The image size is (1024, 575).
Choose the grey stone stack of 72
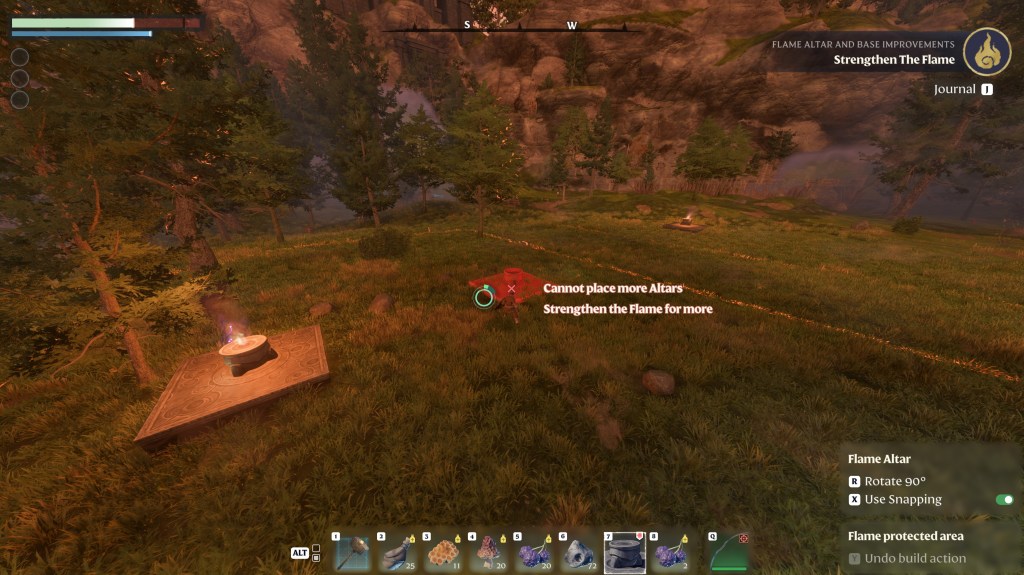coord(579,553)
